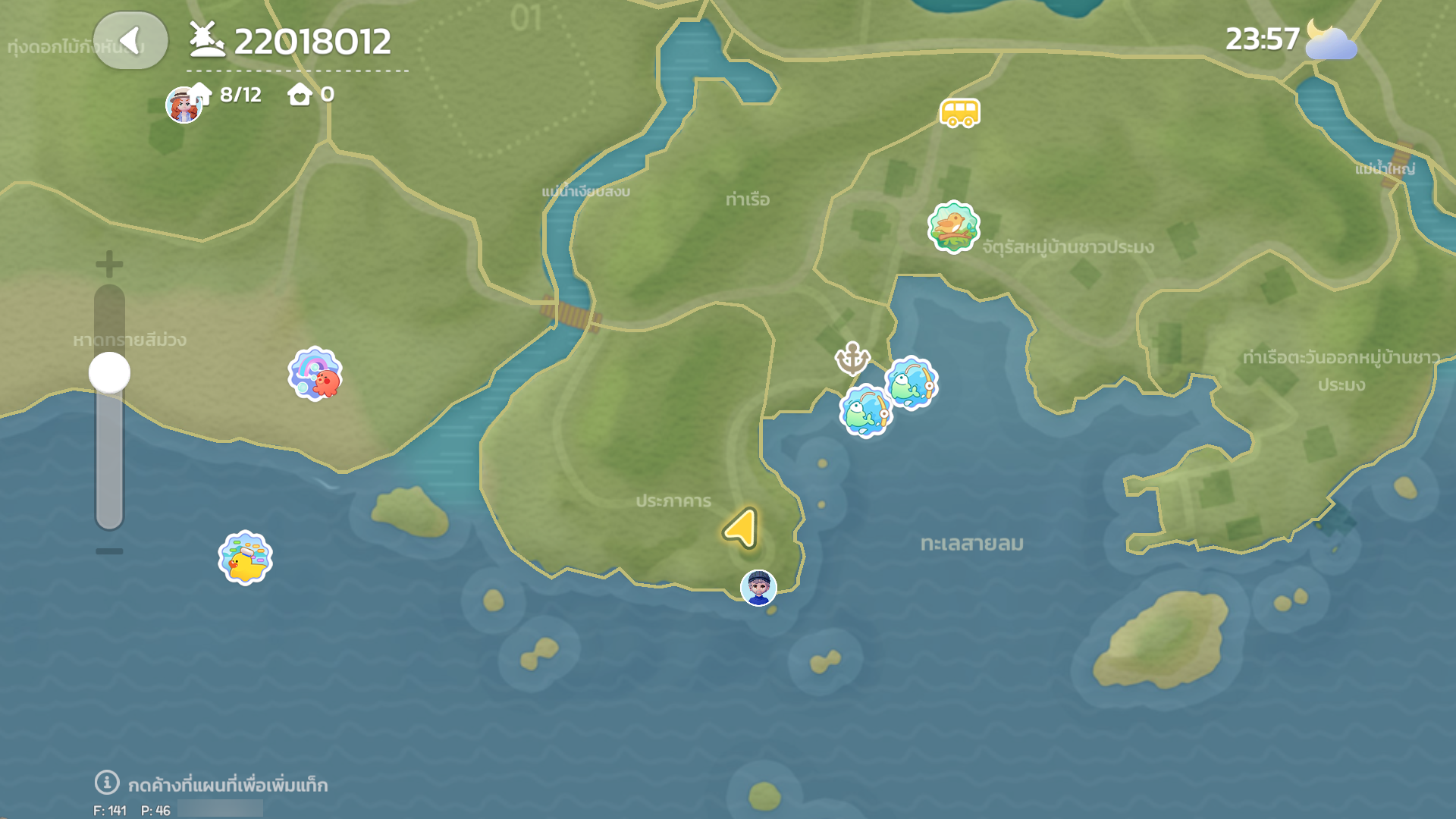The height and width of the screenshot is (819, 1456).
Task: Zoom in with the plus button
Action: 109,264
